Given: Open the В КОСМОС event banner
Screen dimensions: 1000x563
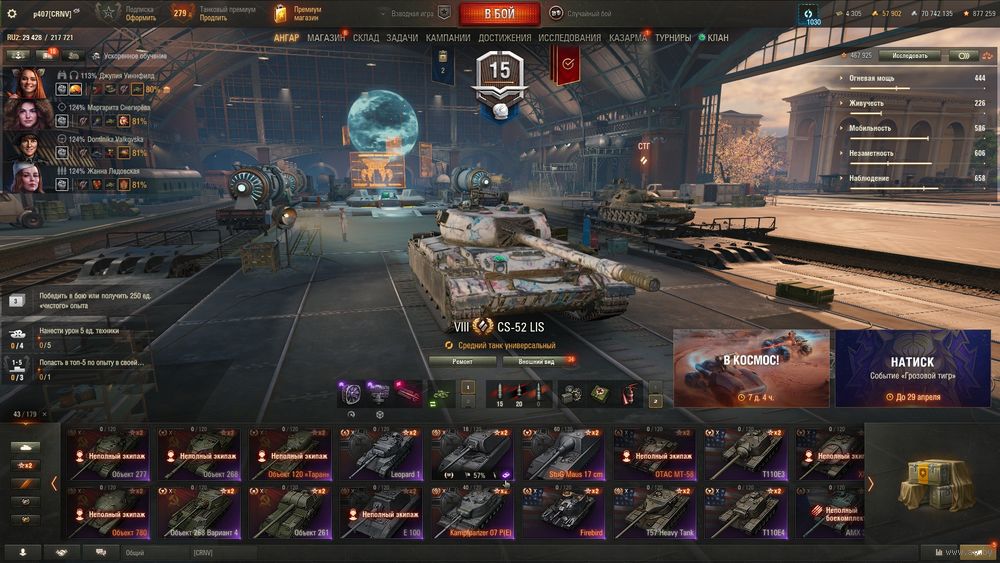Looking at the screenshot, I should click(751, 367).
